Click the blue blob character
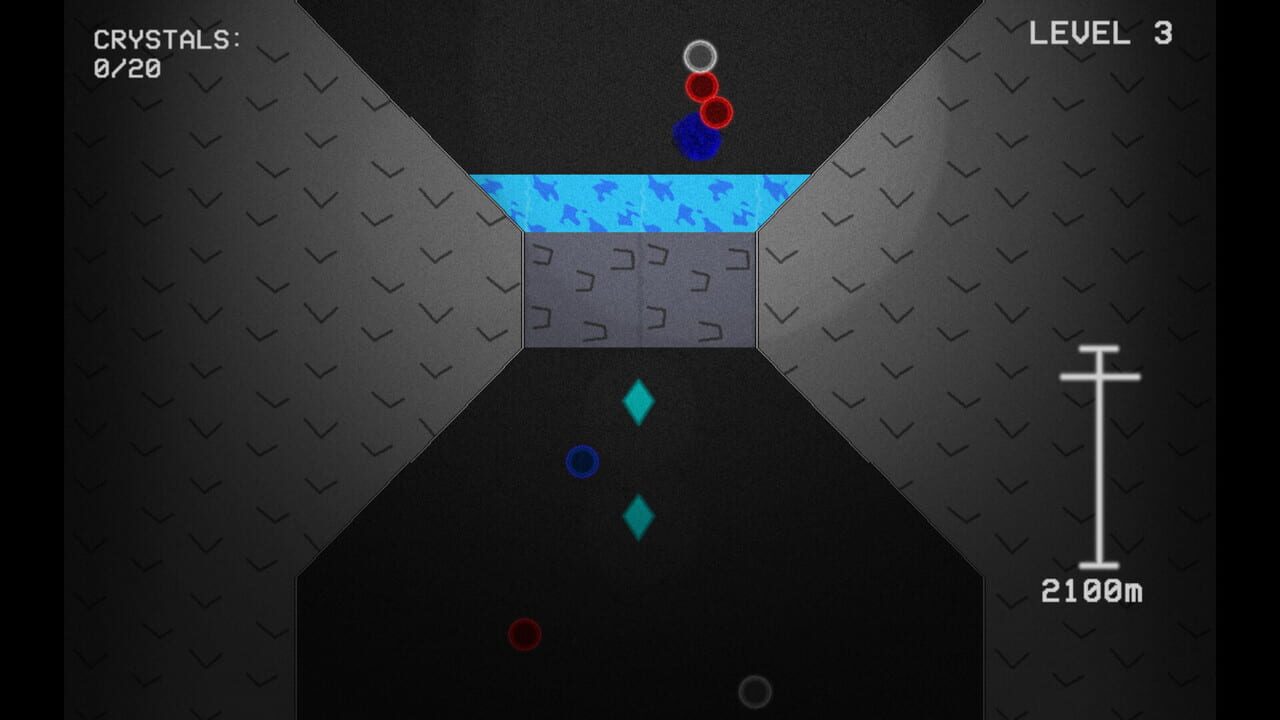The image size is (1280, 720). point(695,134)
